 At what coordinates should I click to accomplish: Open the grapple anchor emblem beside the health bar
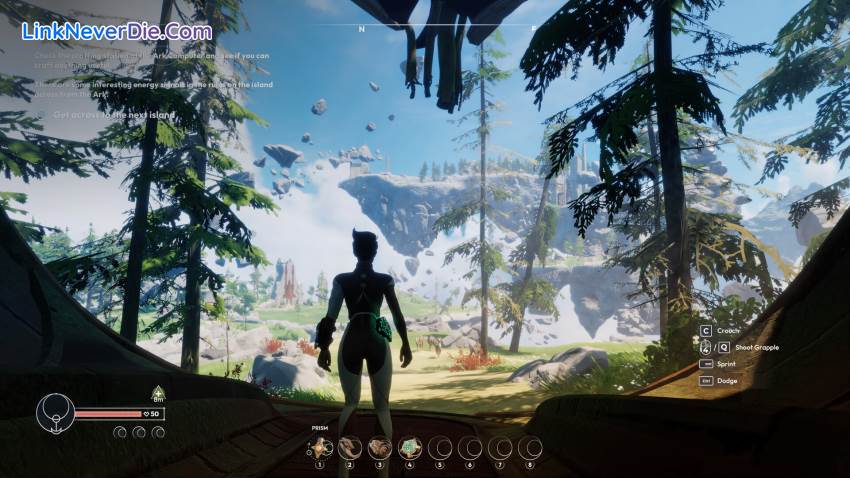[x=54, y=414]
